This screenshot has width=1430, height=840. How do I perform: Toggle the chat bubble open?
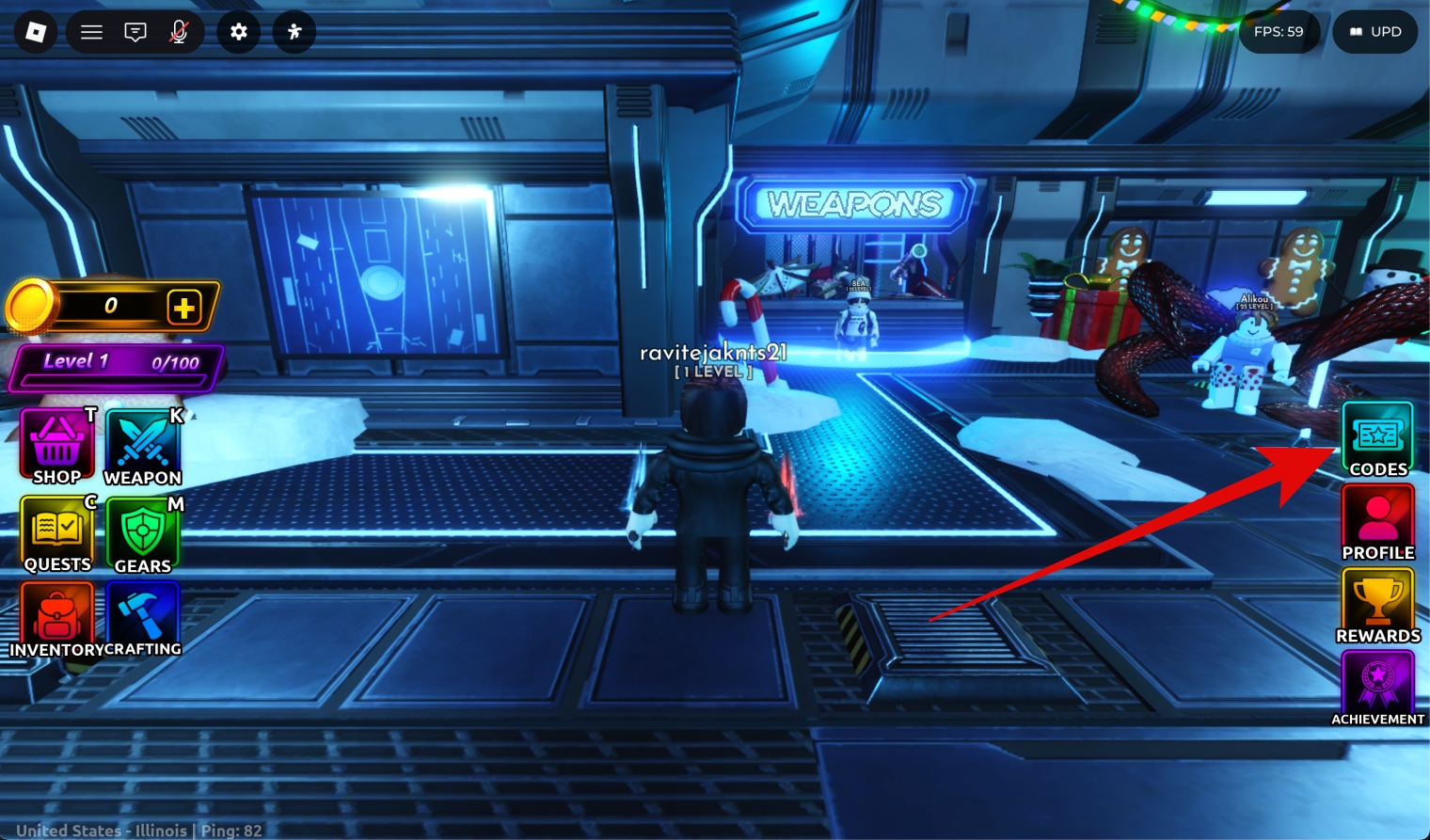pyautogui.click(x=135, y=31)
